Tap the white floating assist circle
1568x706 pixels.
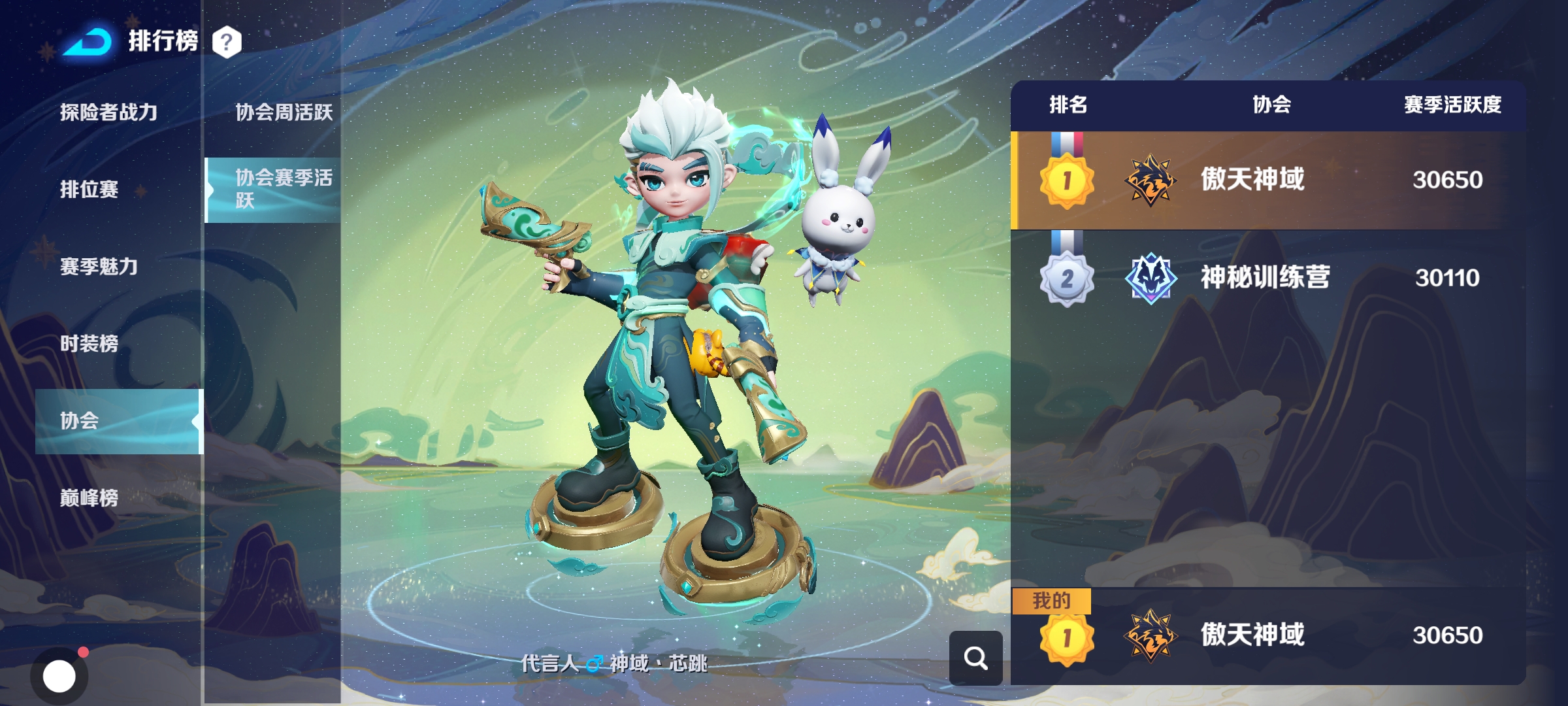pyautogui.click(x=59, y=676)
